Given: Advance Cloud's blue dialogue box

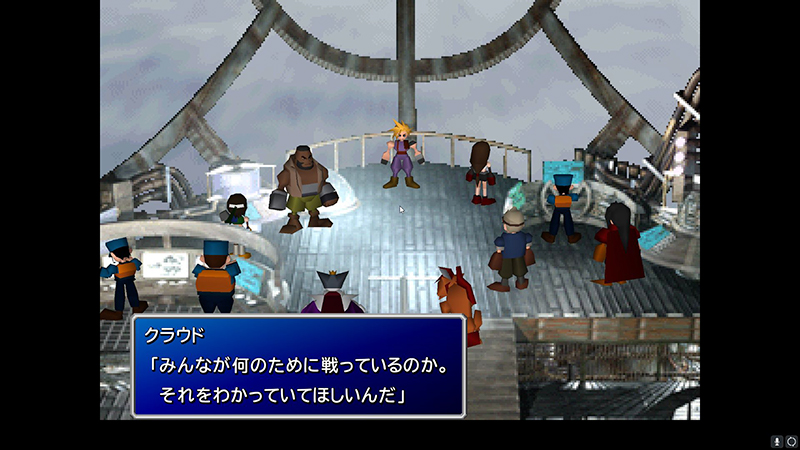Looking at the screenshot, I should point(298,366).
